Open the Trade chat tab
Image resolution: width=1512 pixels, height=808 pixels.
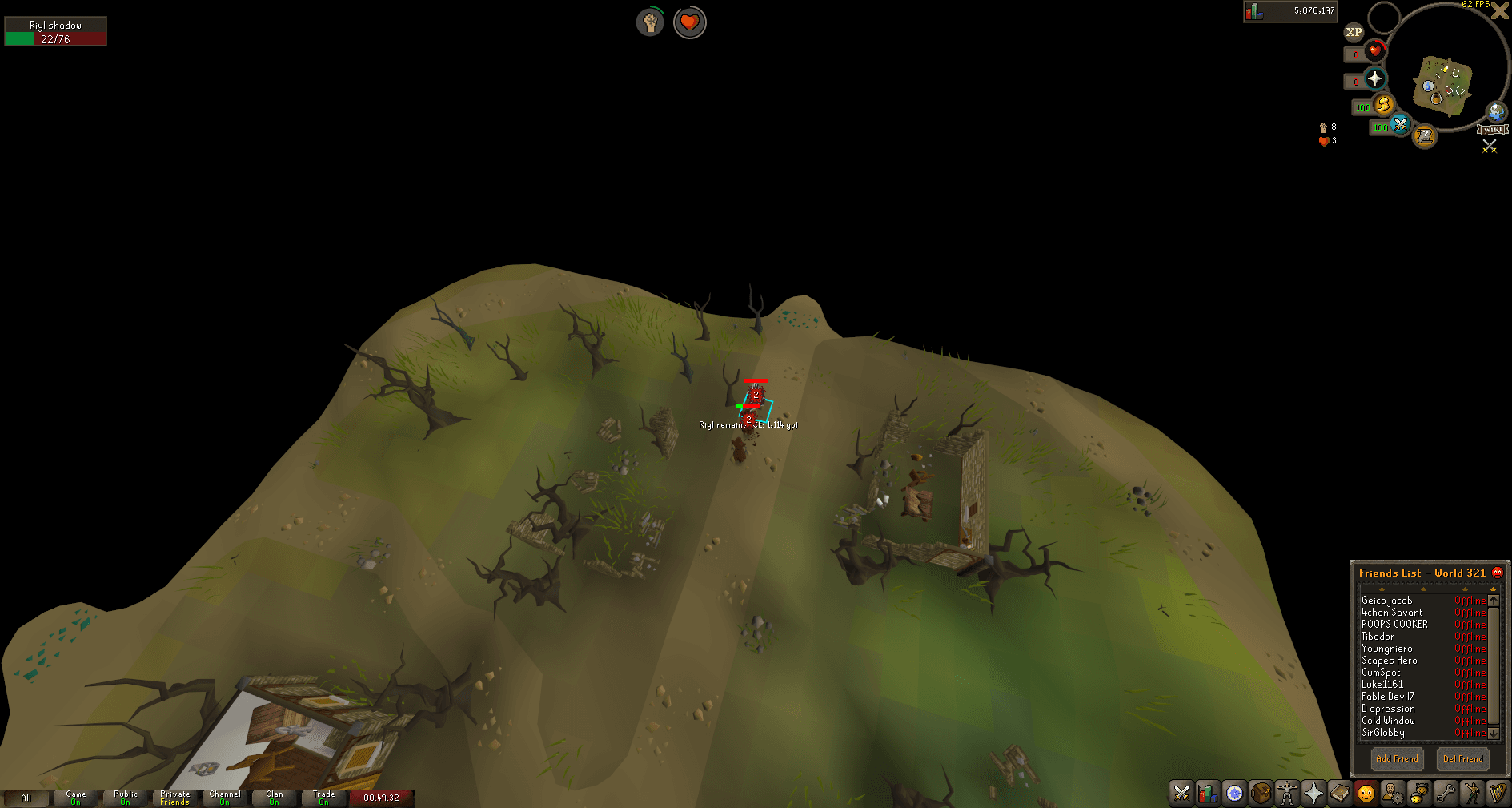pos(323,797)
